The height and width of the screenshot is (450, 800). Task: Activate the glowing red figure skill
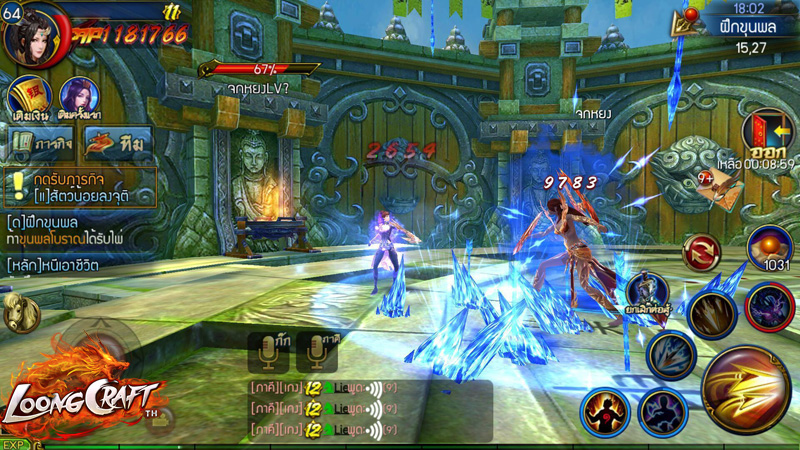pos(604,411)
